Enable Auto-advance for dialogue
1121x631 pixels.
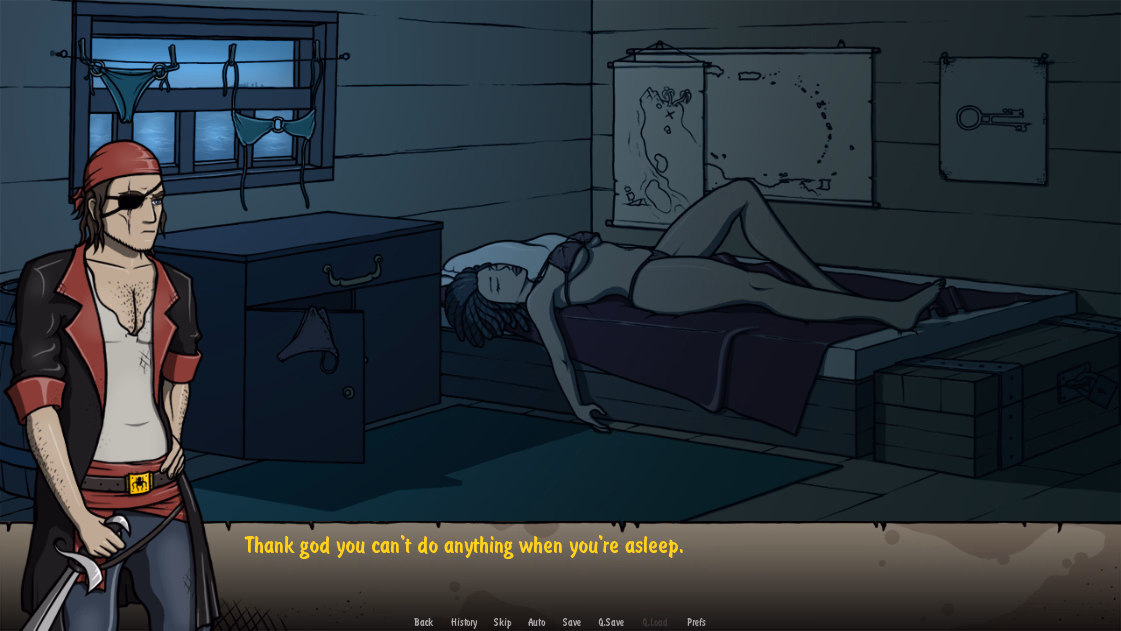pos(537,622)
